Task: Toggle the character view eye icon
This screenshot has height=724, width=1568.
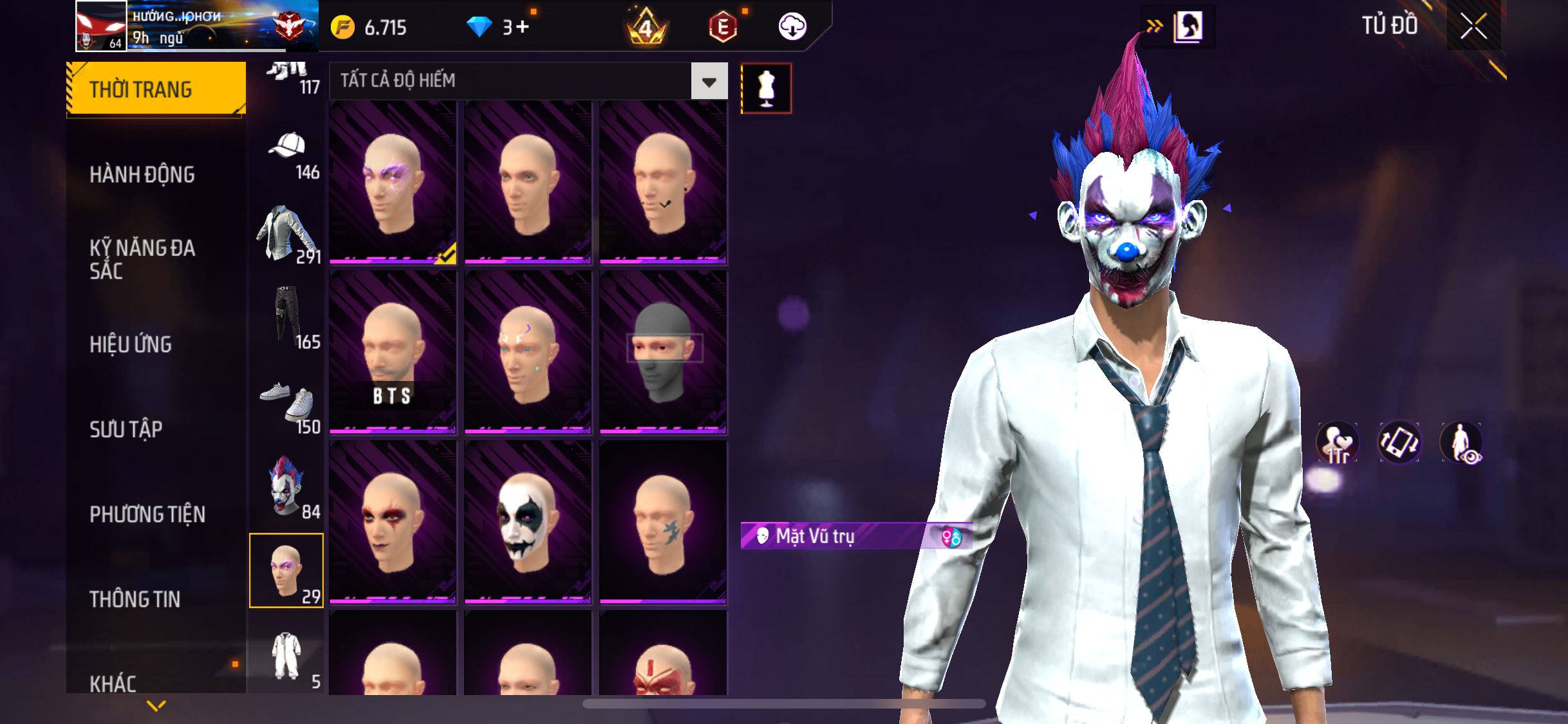Action: tap(1461, 443)
